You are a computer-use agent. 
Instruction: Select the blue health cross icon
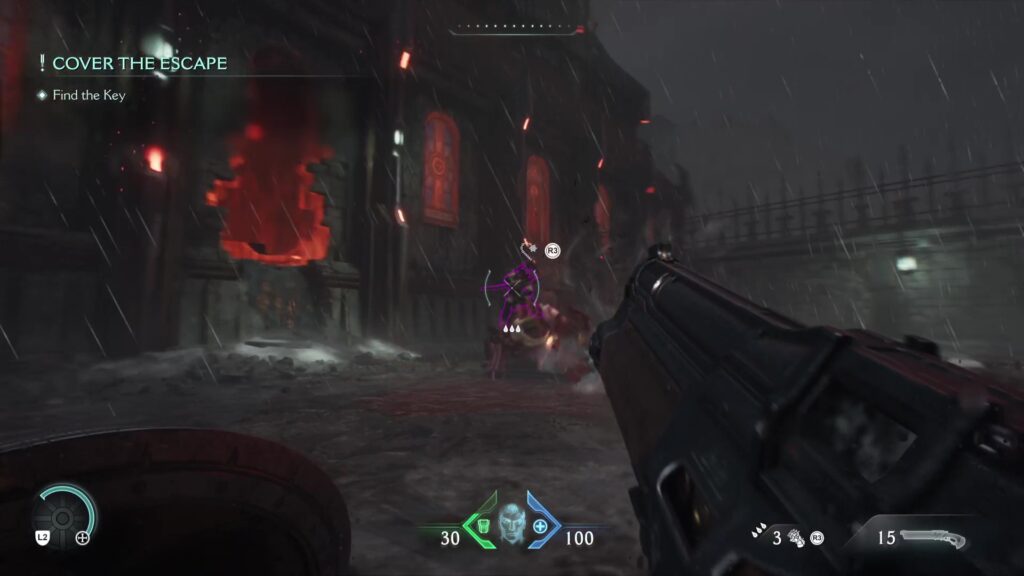point(540,526)
